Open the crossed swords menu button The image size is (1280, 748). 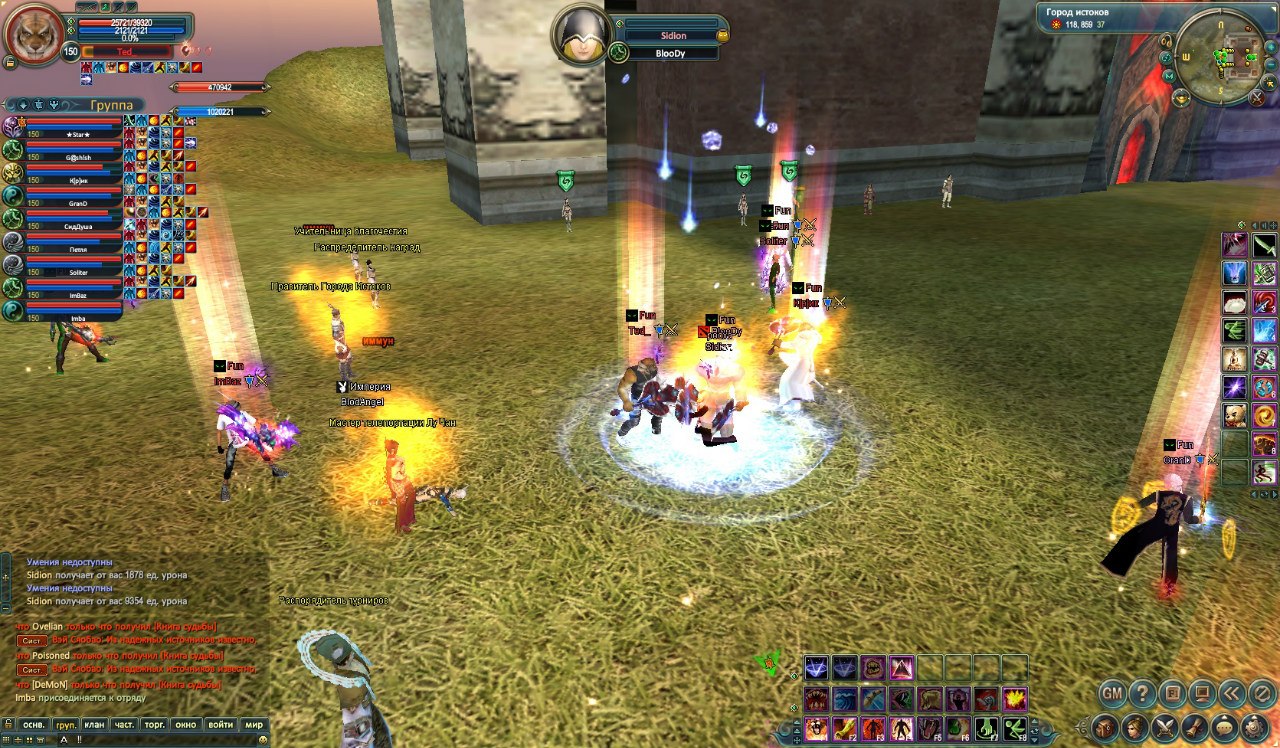pyautogui.click(x=1165, y=727)
